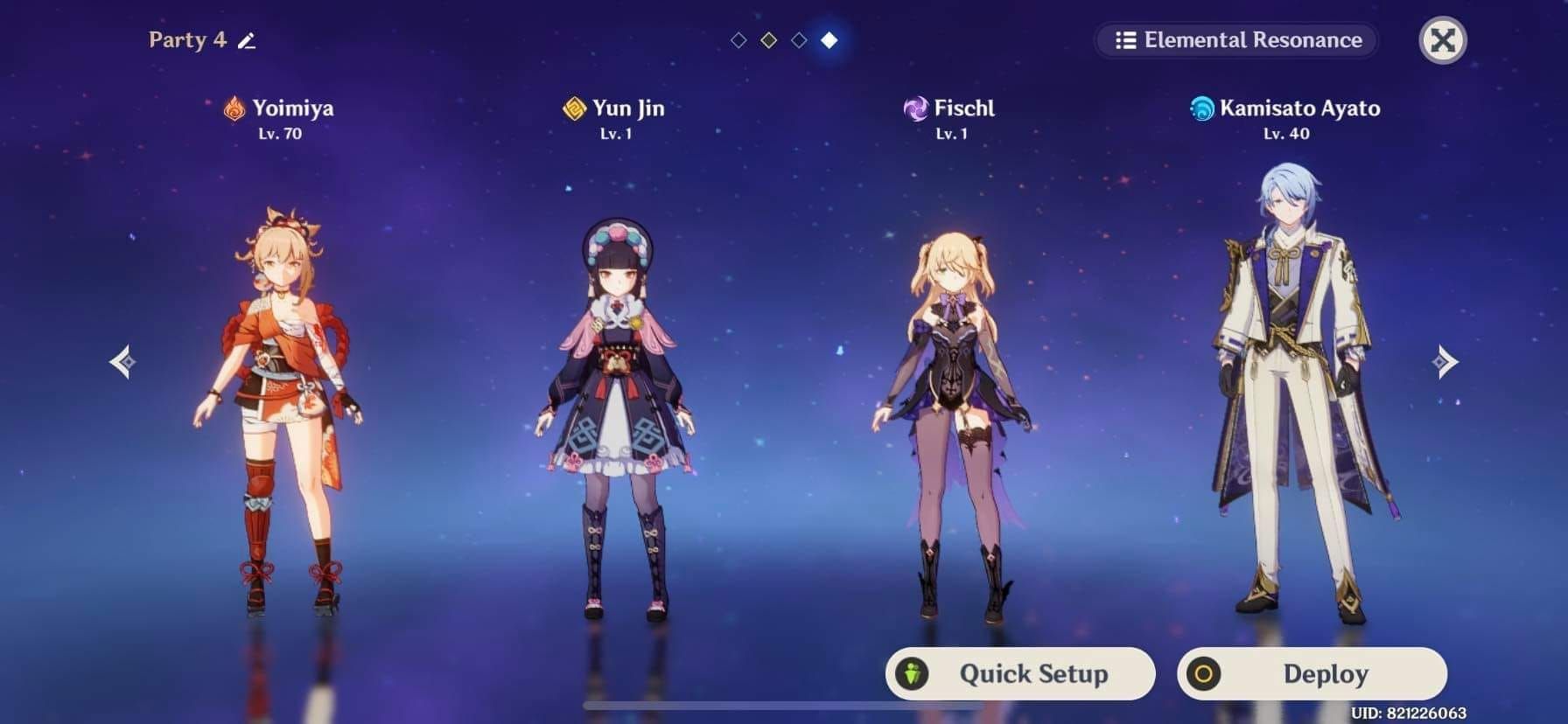Rename party with the pencil icon
The width and height of the screenshot is (1568, 724).
coord(247,40)
